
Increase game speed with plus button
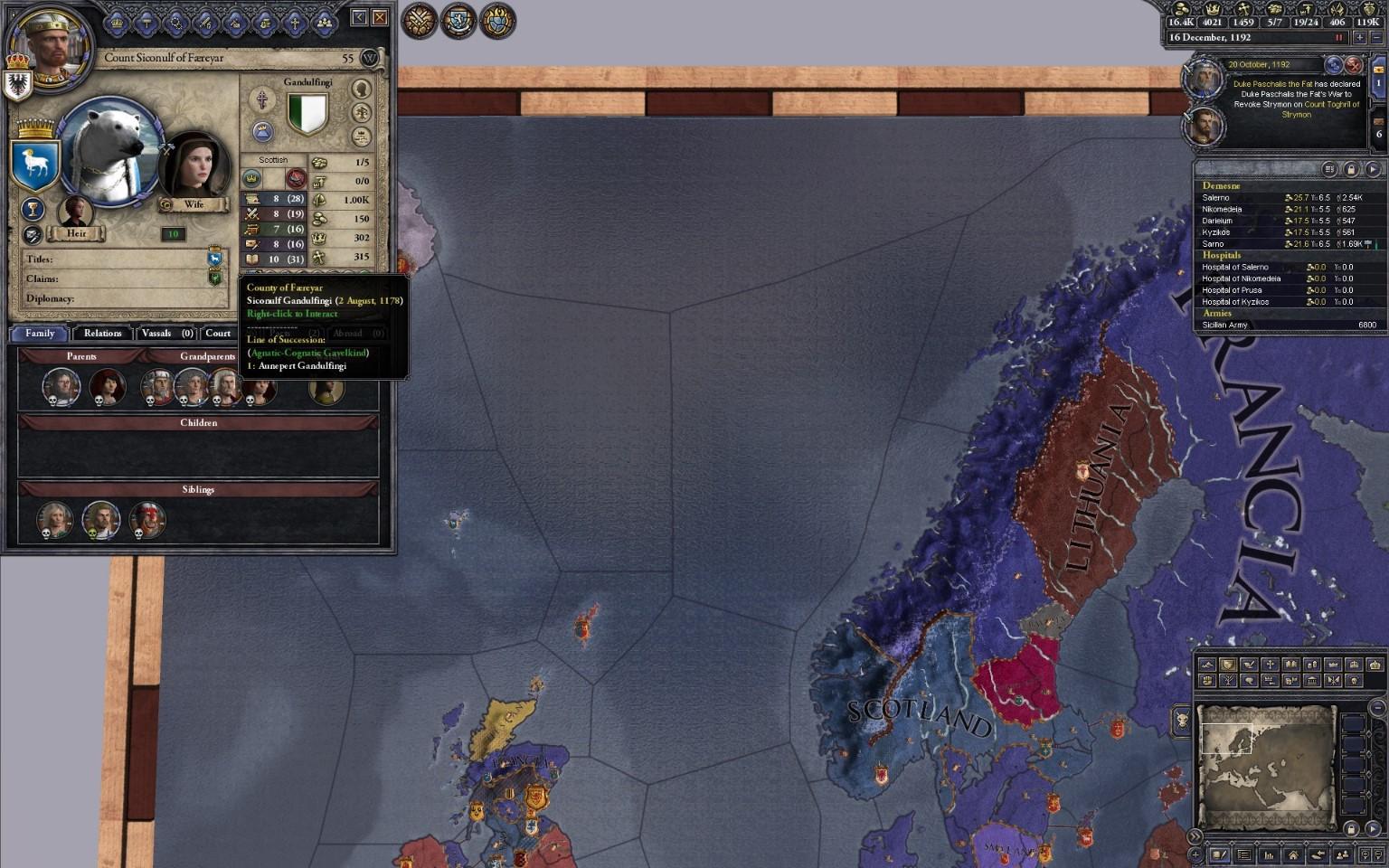pyautogui.click(x=1359, y=38)
